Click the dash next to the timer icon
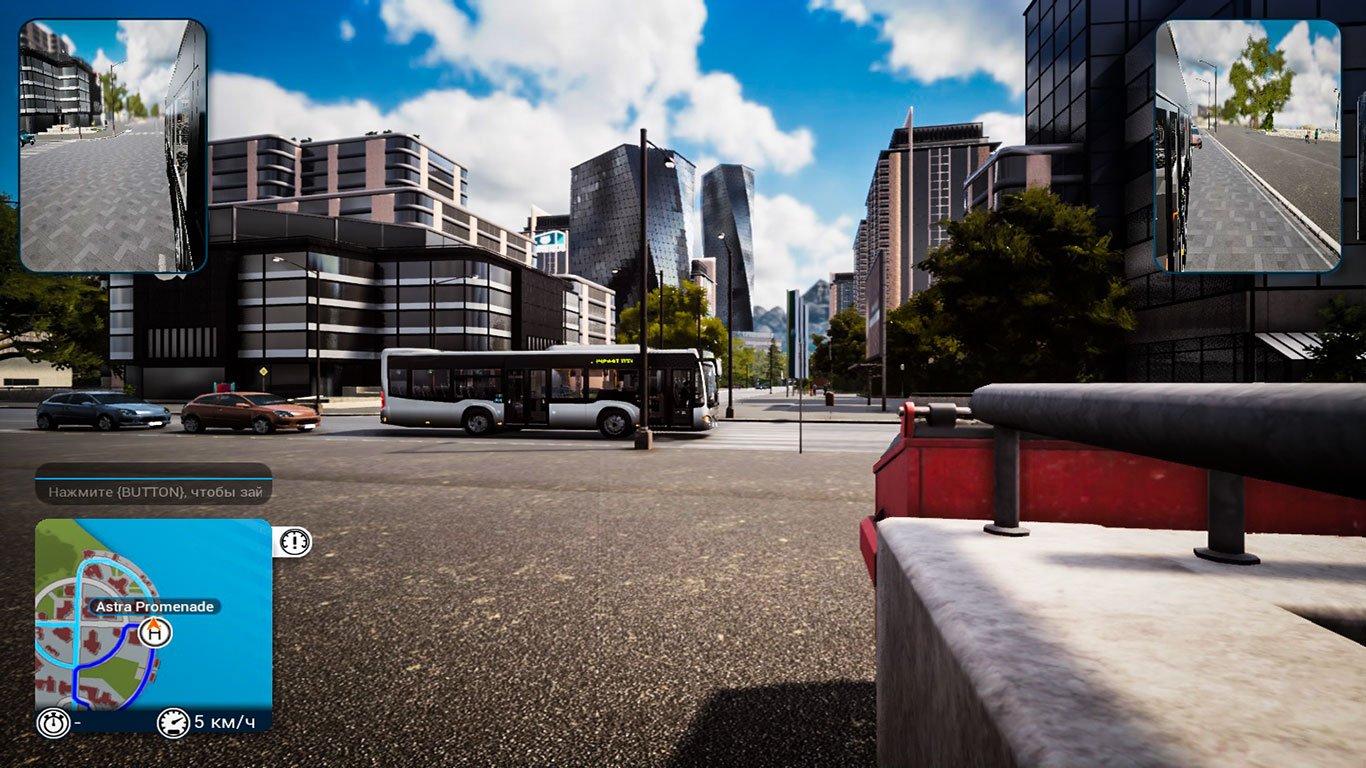Image resolution: width=1366 pixels, height=768 pixels. (x=76, y=721)
